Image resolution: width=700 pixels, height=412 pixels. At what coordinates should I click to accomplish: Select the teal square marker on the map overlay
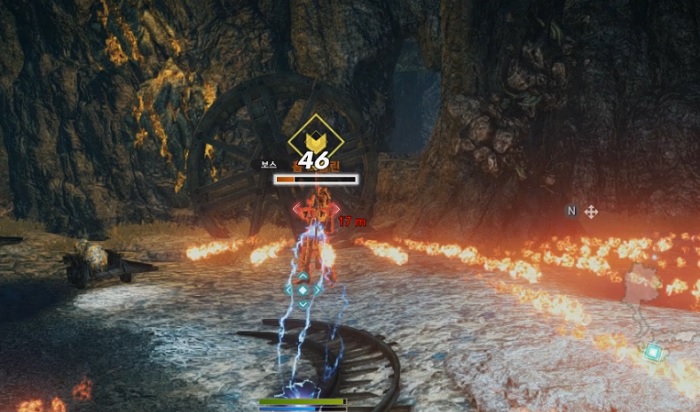pos(653,351)
